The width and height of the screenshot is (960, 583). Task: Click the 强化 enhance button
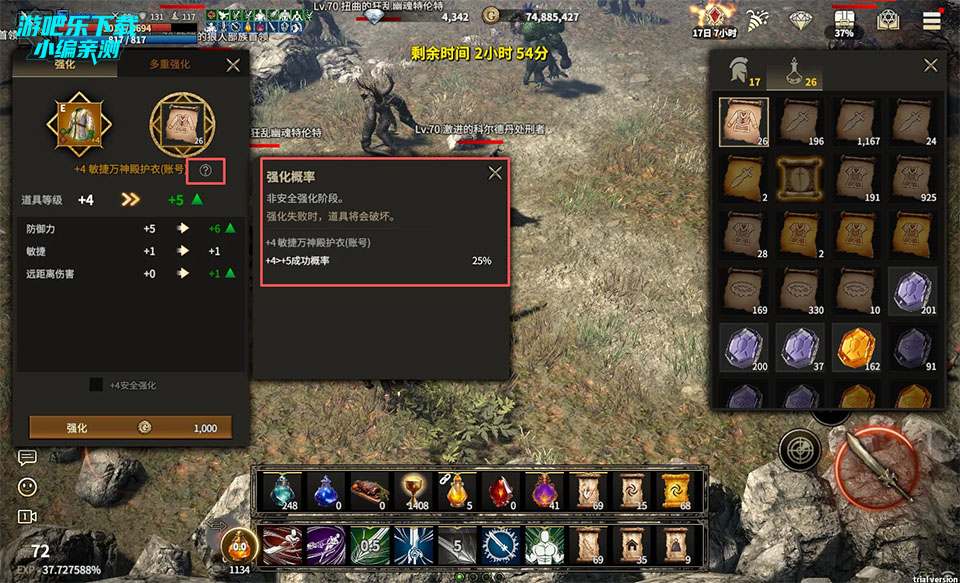point(130,427)
